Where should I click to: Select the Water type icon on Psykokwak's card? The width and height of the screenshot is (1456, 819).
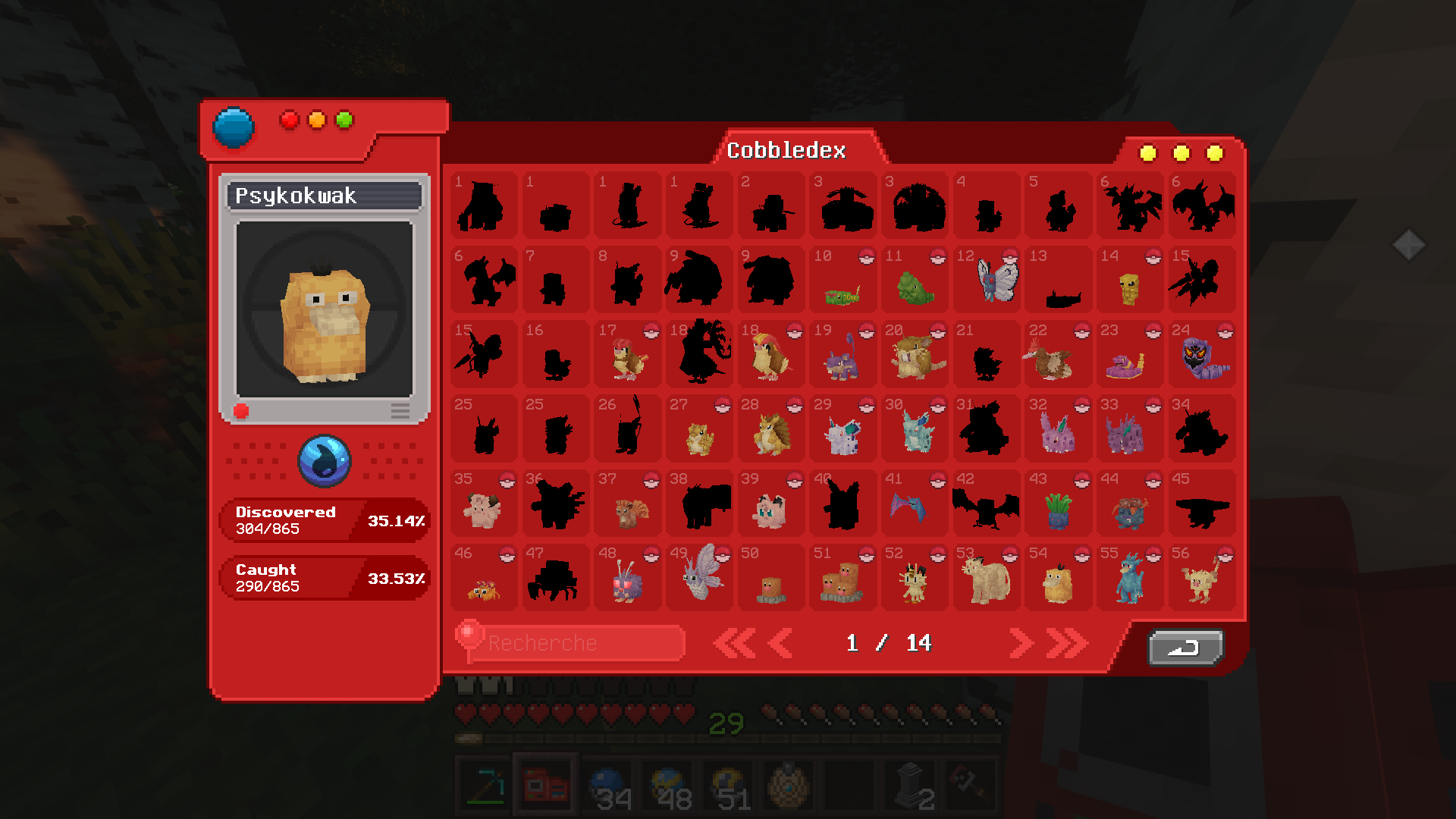click(x=324, y=460)
